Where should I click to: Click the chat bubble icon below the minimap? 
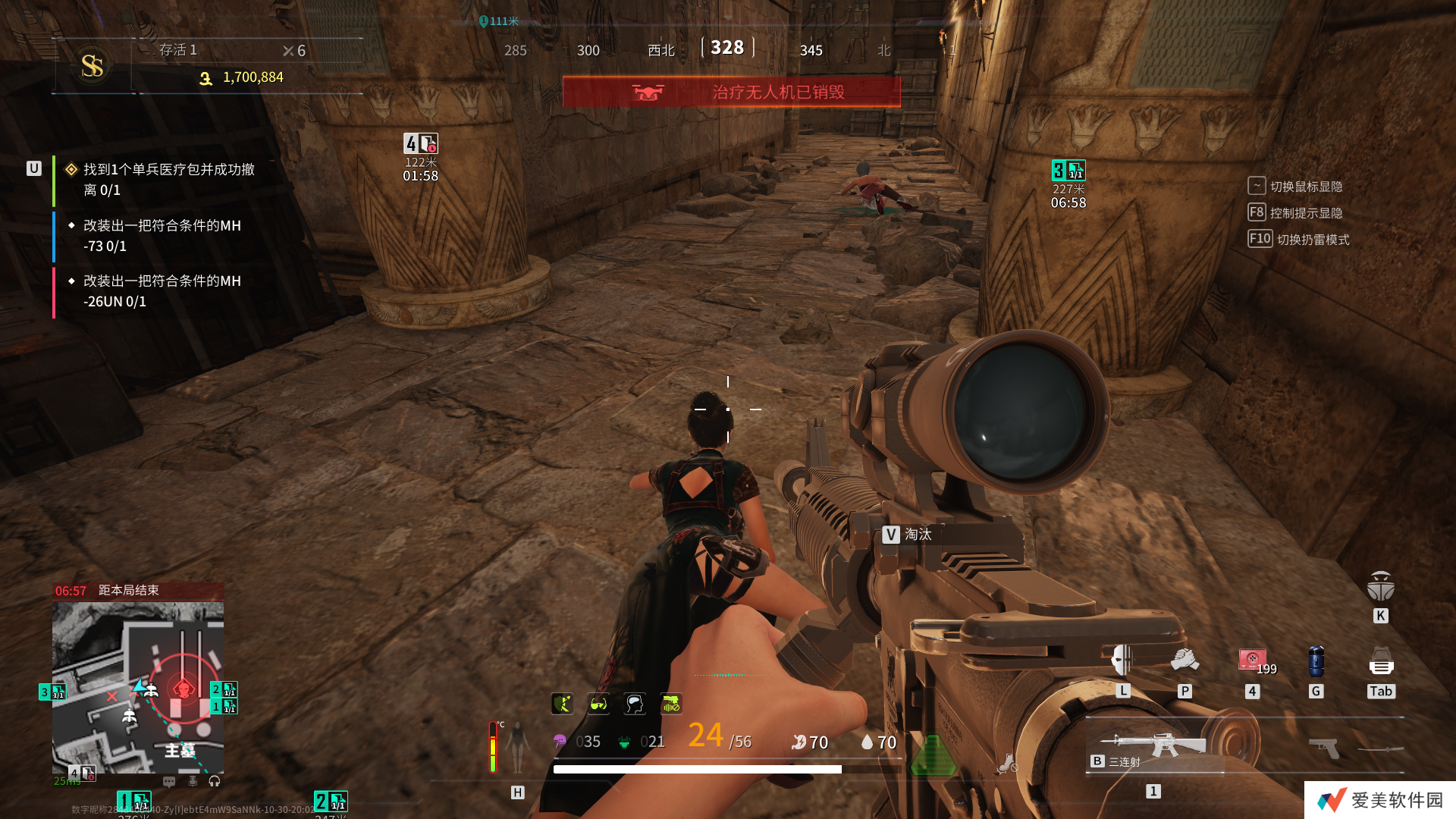pyautogui.click(x=169, y=781)
